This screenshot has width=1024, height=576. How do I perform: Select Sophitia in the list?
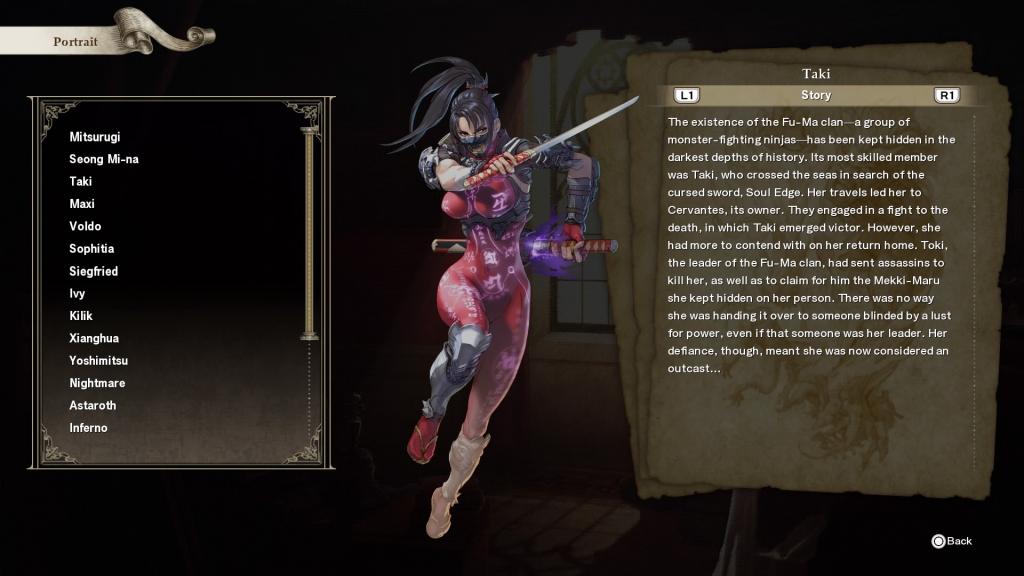(x=92, y=249)
